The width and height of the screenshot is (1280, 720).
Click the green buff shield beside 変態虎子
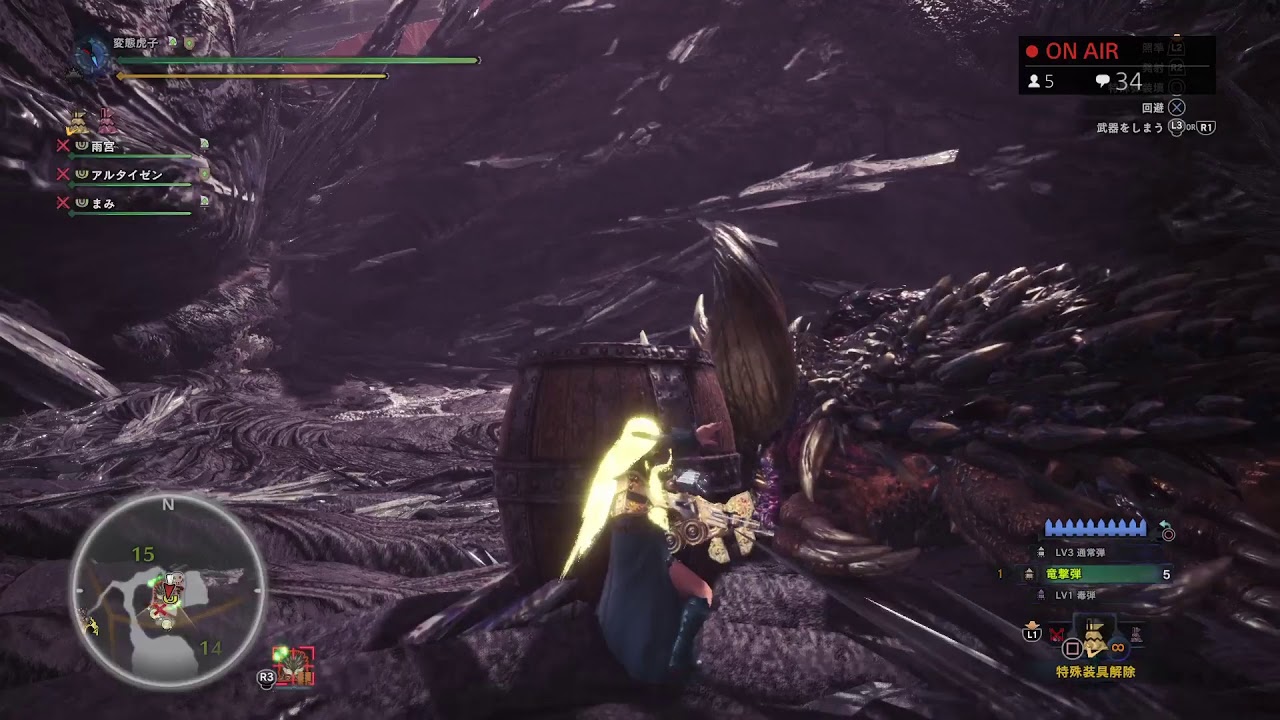tap(190, 42)
